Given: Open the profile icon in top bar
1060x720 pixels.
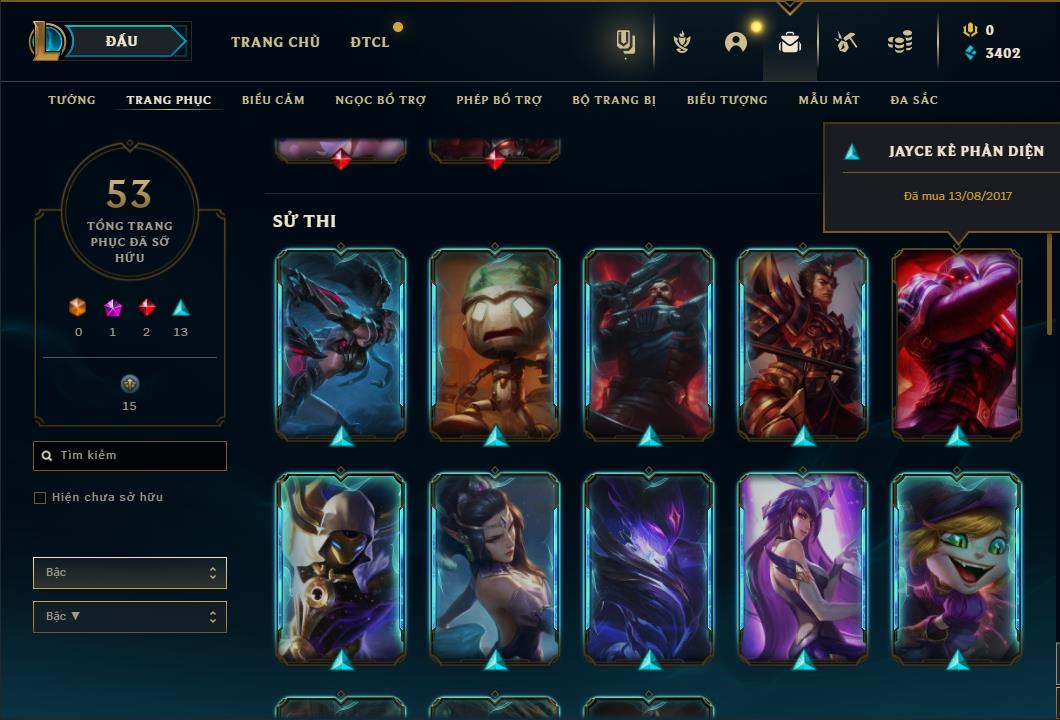Looking at the screenshot, I should pyautogui.click(x=736, y=42).
